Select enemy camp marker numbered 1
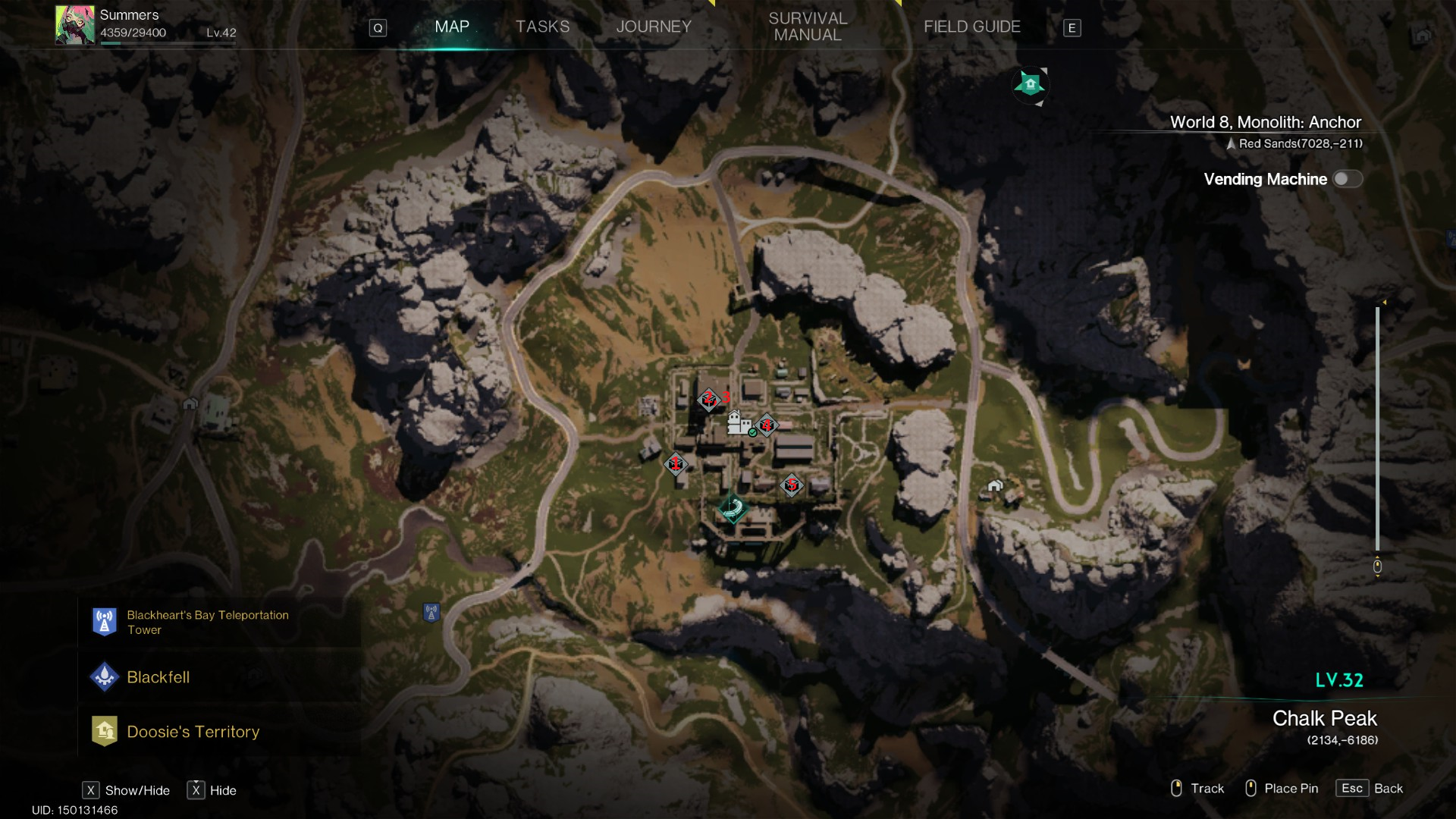The width and height of the screenshot is (1456, 819). [675, 464]
